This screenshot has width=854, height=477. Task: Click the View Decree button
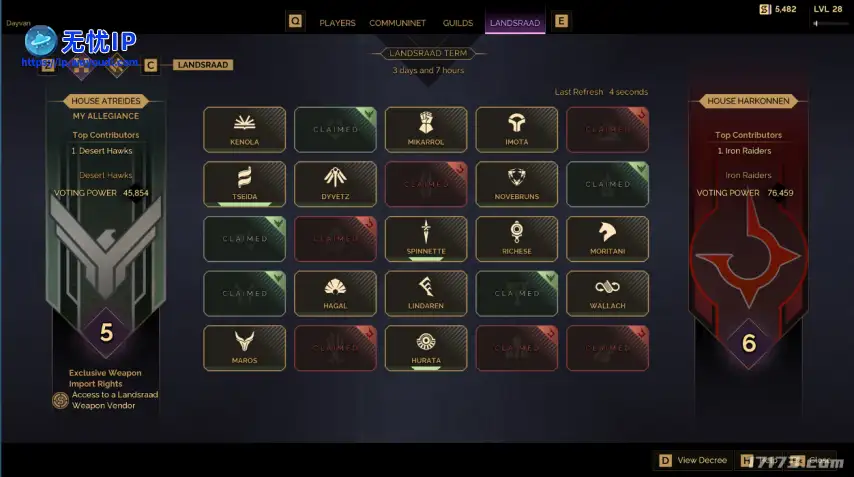tap(692, 460)
